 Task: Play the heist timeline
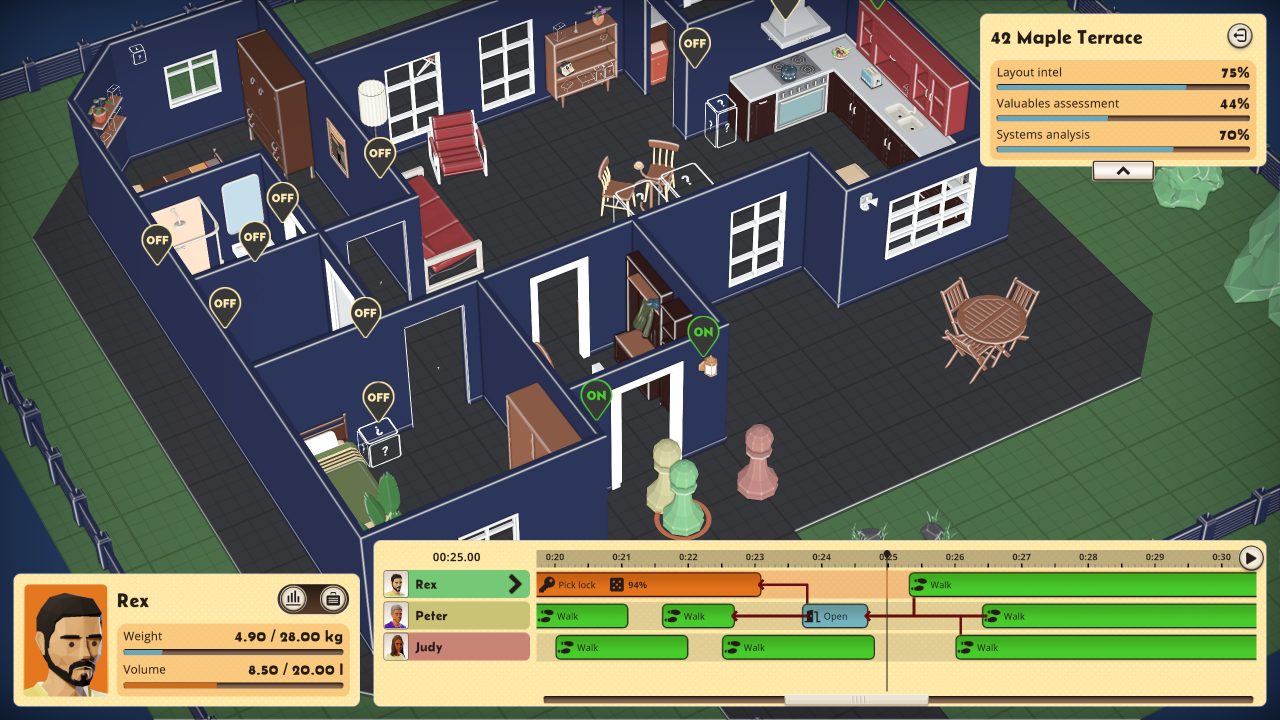click(1251, 558)
